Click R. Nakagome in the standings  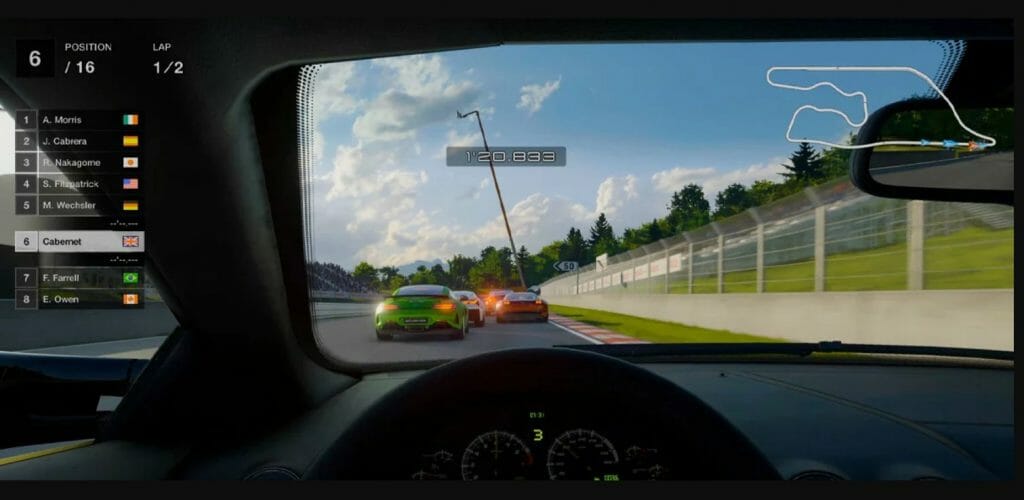80,162
